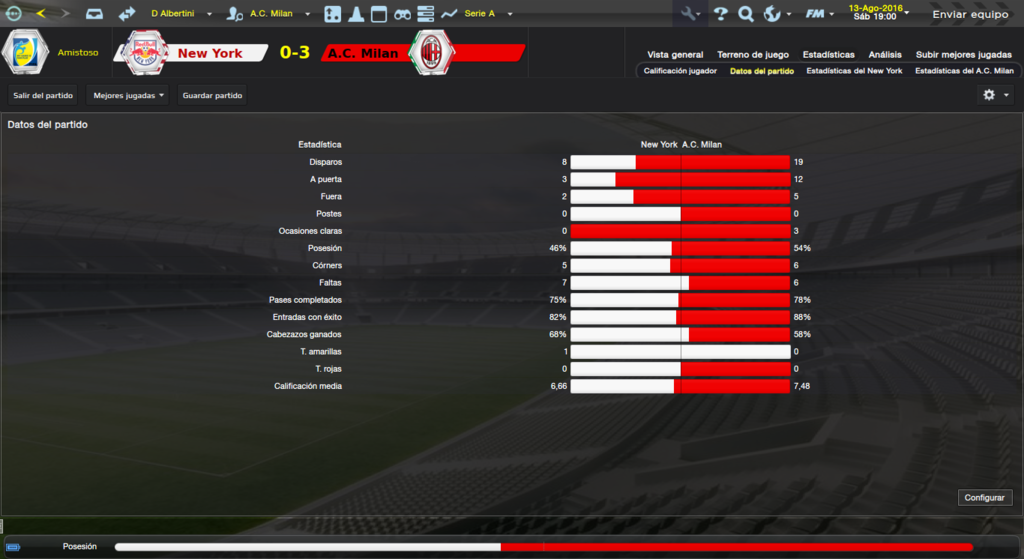The image size is (1024, 559).
Task: Show the Análisis tab
Action: [x=885, y=55]
